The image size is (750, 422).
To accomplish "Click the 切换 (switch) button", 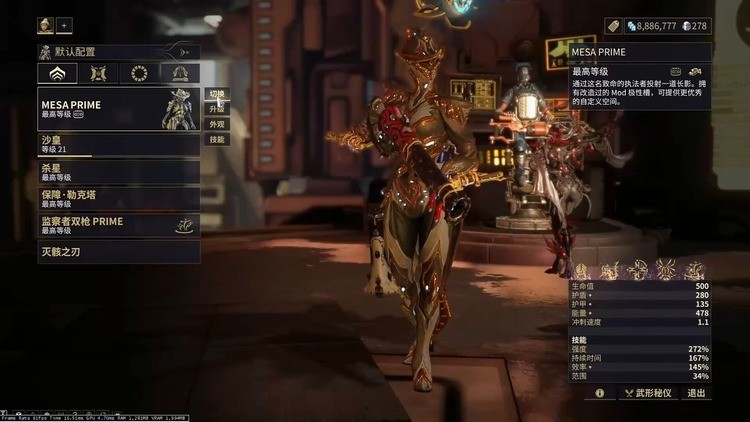I will pyautogui.click(x=217, y=94).
